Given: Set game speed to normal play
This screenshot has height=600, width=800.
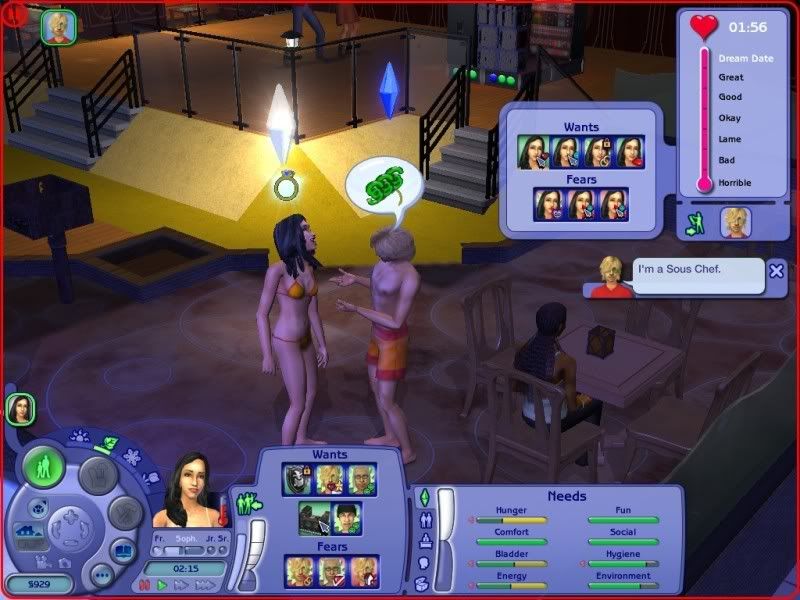Looking at the screenshot, I should pyautogui.click(x=161, y=584).
